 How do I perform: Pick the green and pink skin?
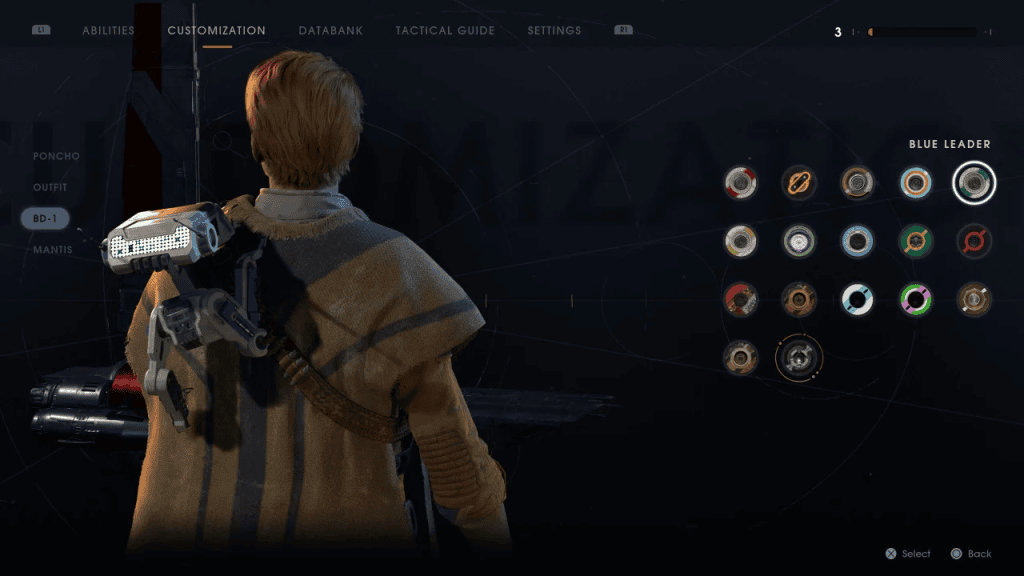click(x=916, y=299)
